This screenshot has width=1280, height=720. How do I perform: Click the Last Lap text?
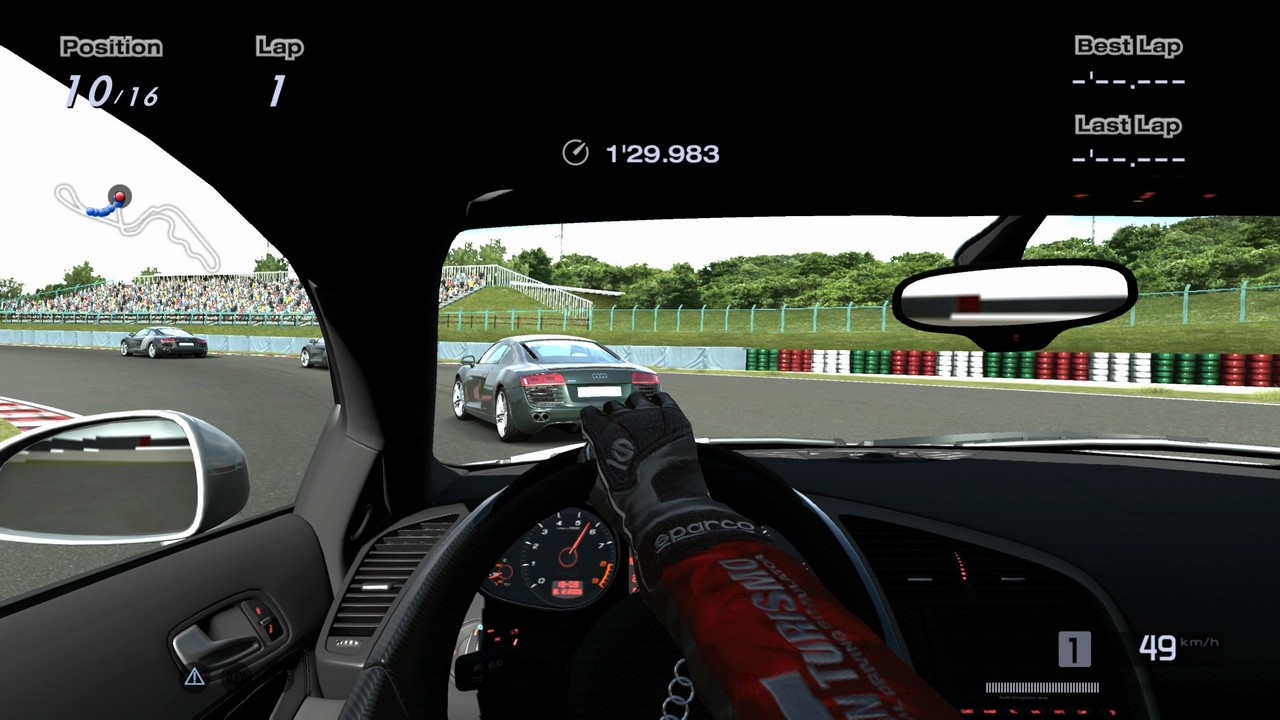coord(1129,125)
